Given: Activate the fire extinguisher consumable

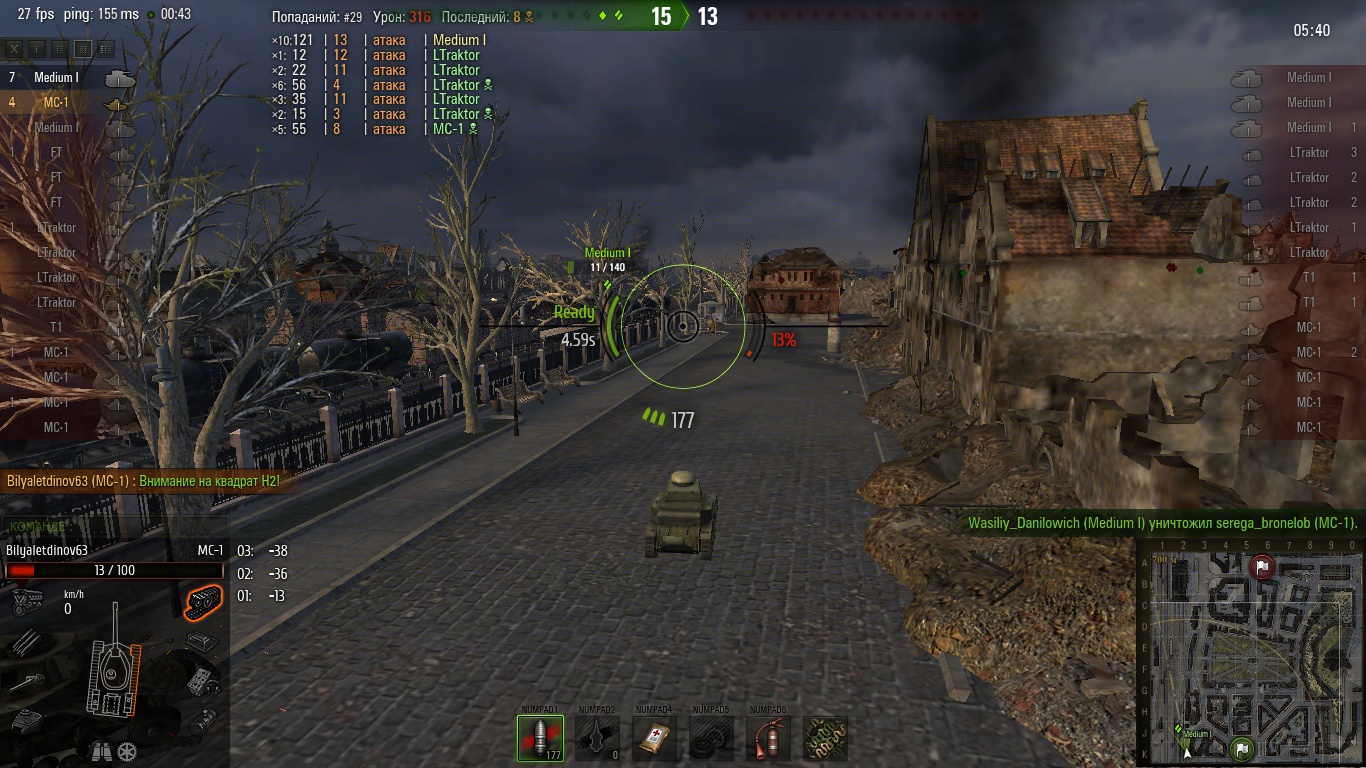Looking at the screenshot, I should (x=768, y=738).
